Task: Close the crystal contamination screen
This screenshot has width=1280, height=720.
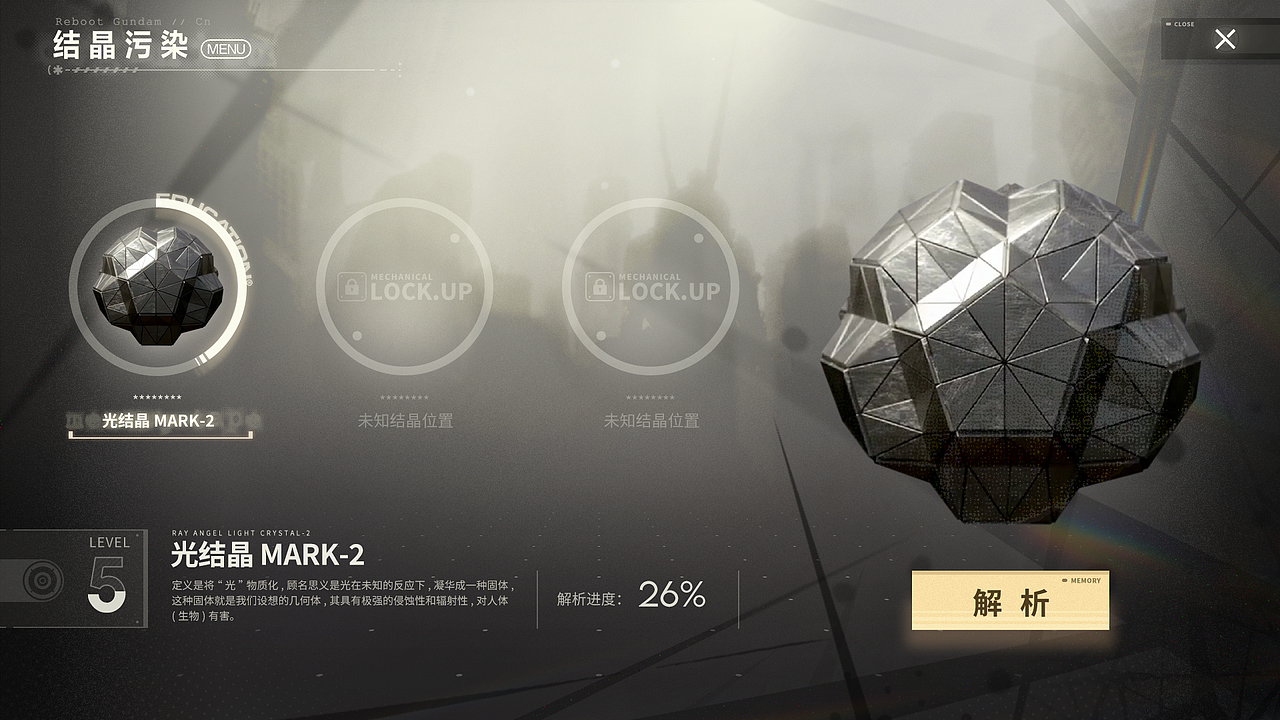Action: pos(1225,39)
